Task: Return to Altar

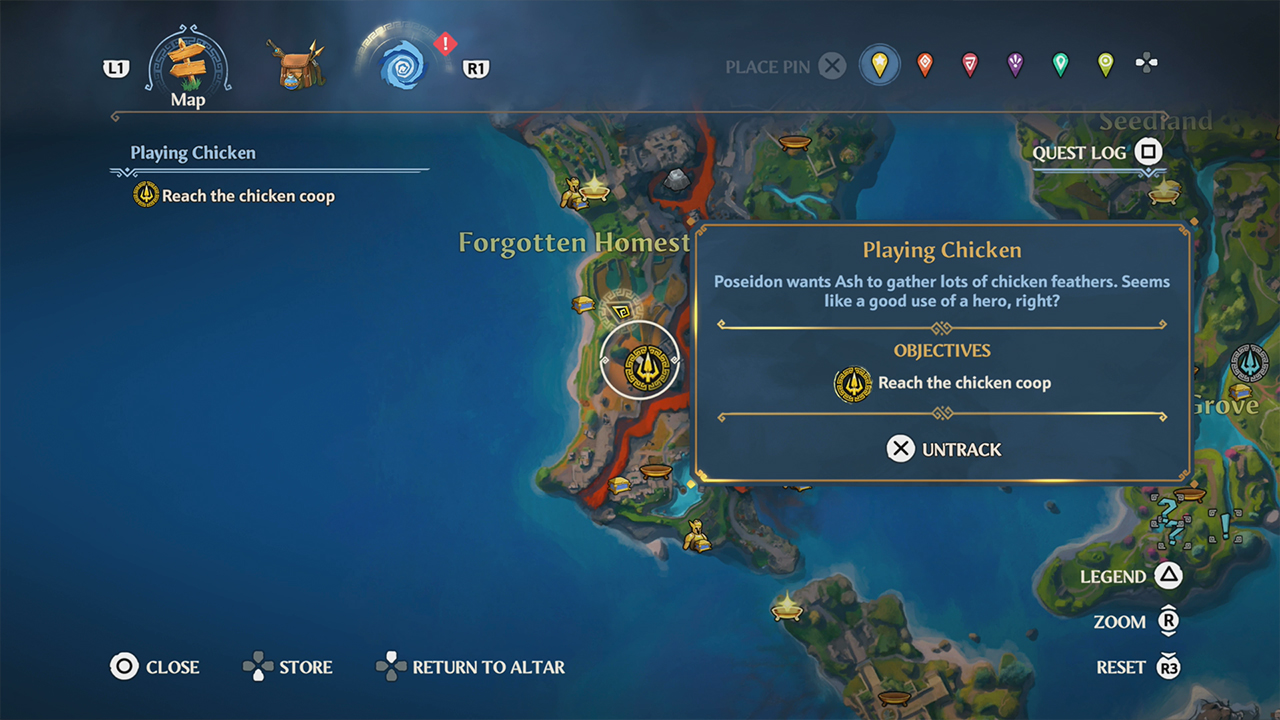Action: pos(470,667)
